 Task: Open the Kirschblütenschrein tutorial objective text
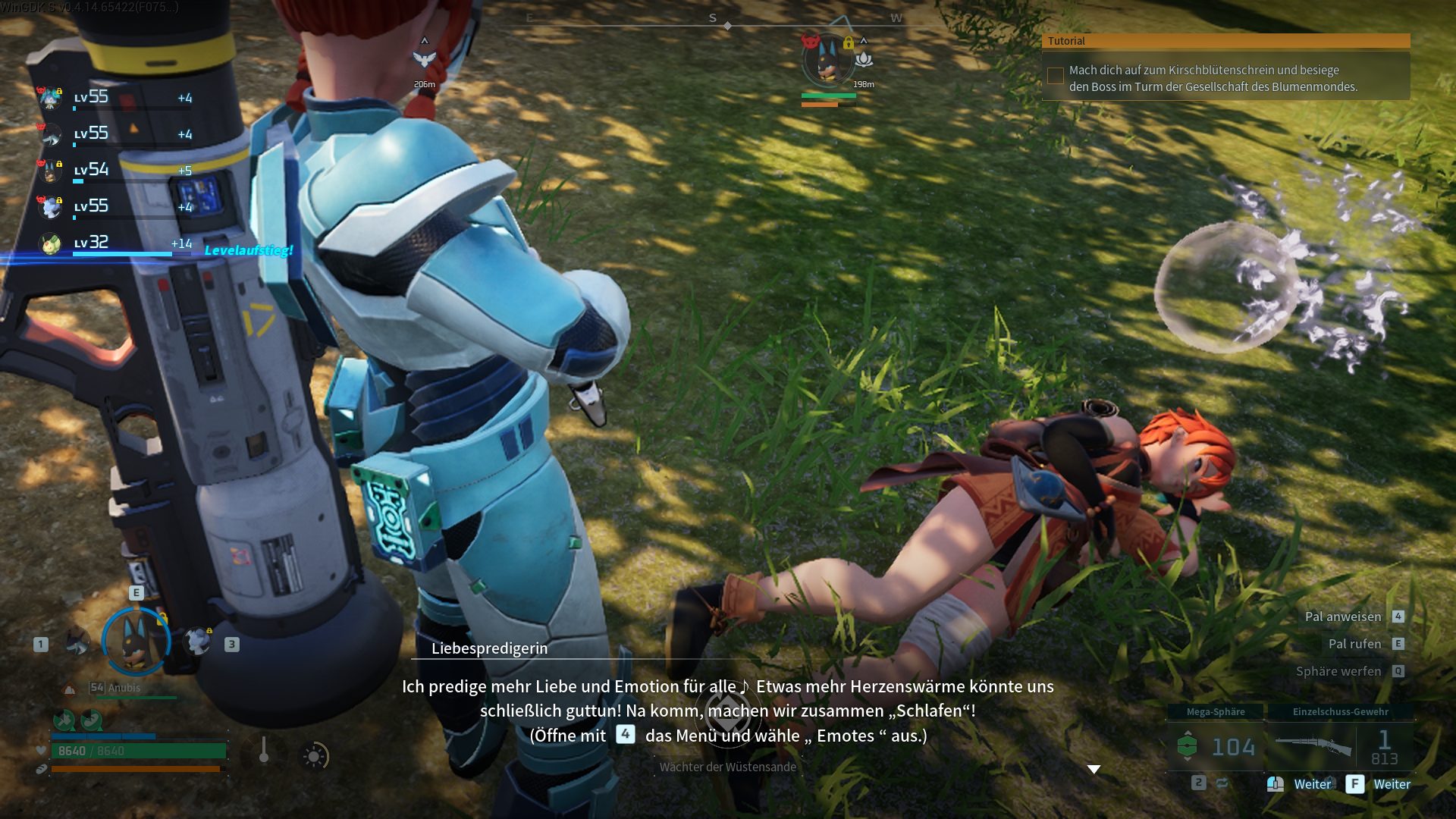[x=1213, y=78]
